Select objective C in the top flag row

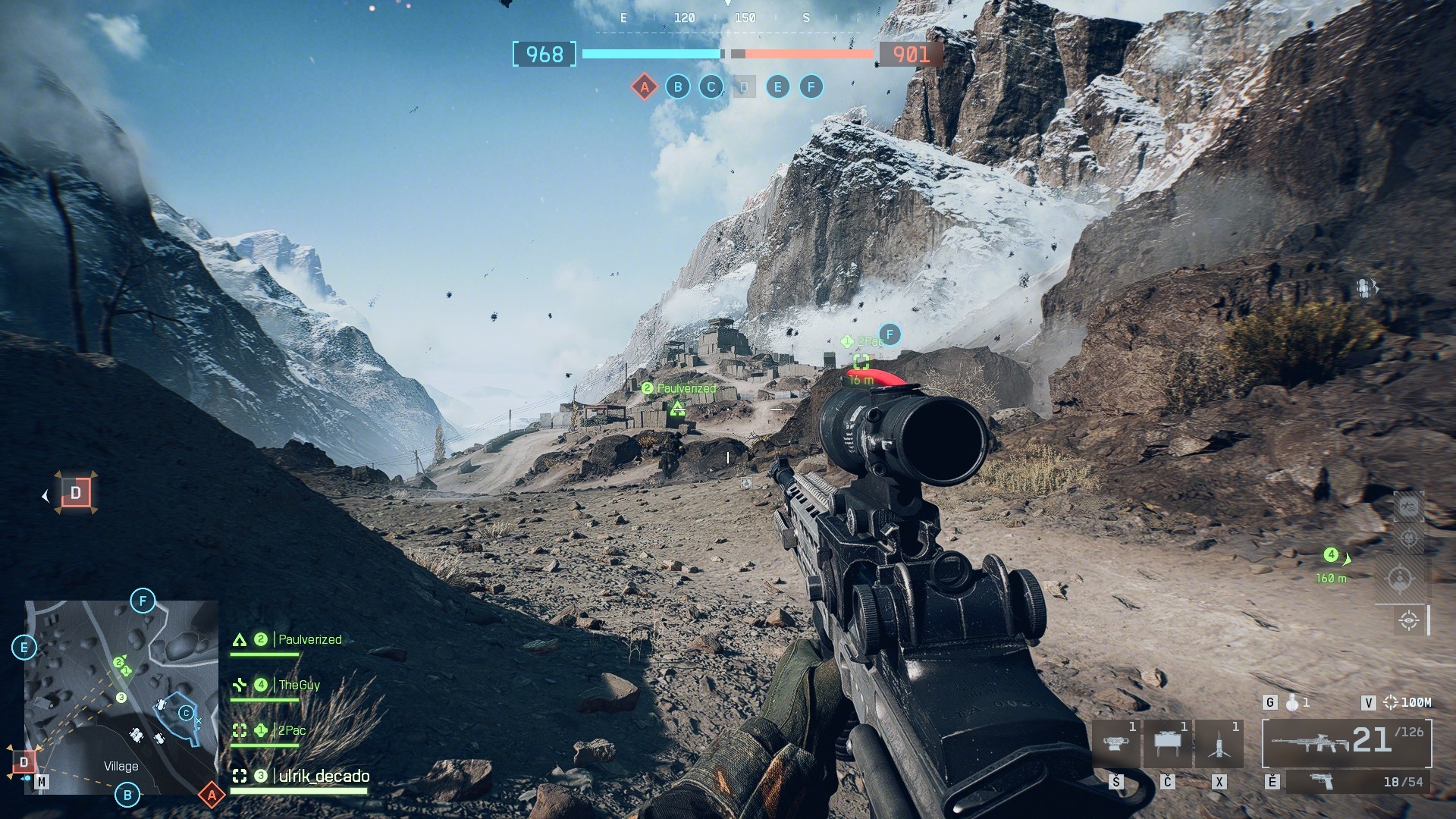point(711,87)
